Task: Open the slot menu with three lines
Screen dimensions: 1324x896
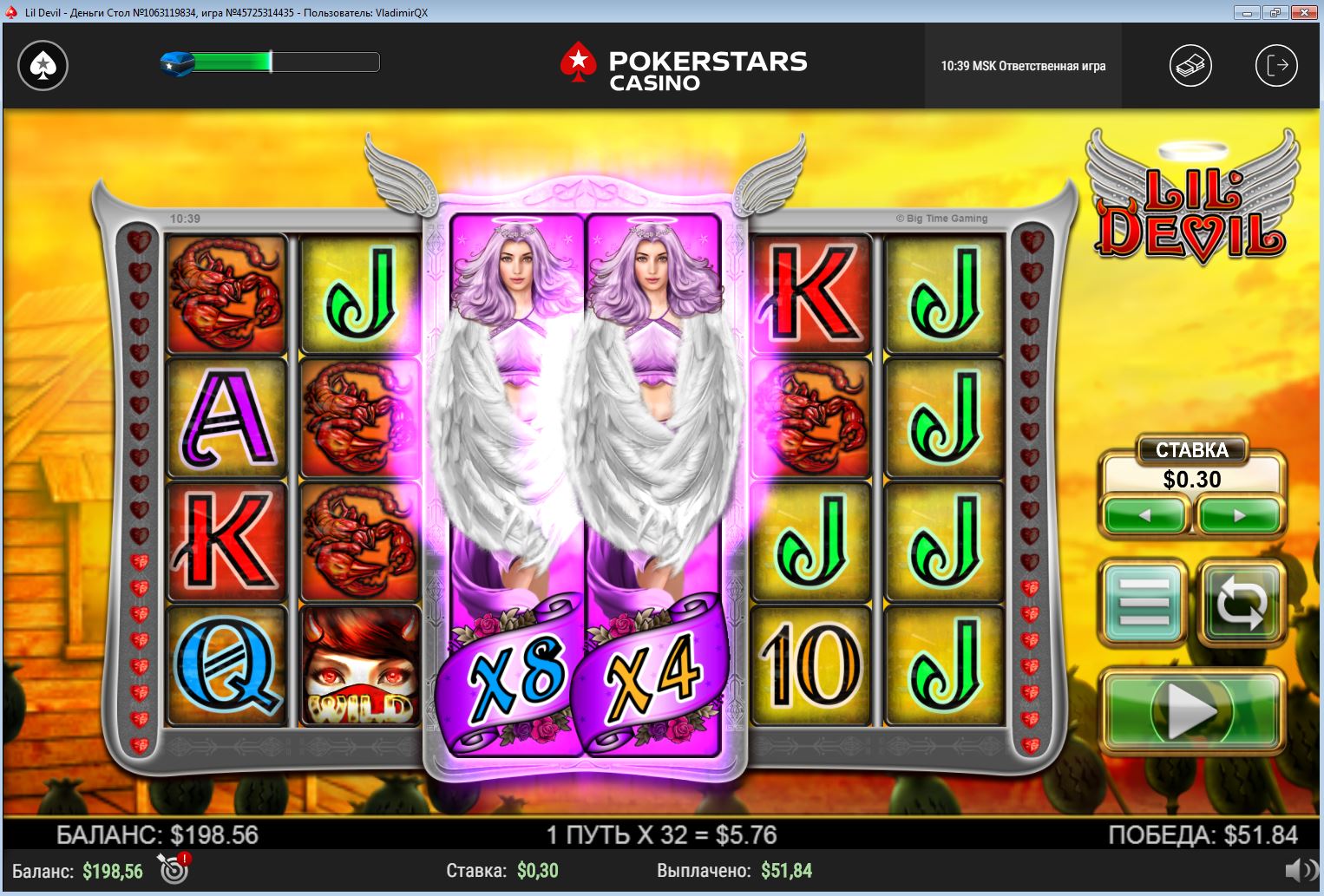Action: (x=1144, y=601)
